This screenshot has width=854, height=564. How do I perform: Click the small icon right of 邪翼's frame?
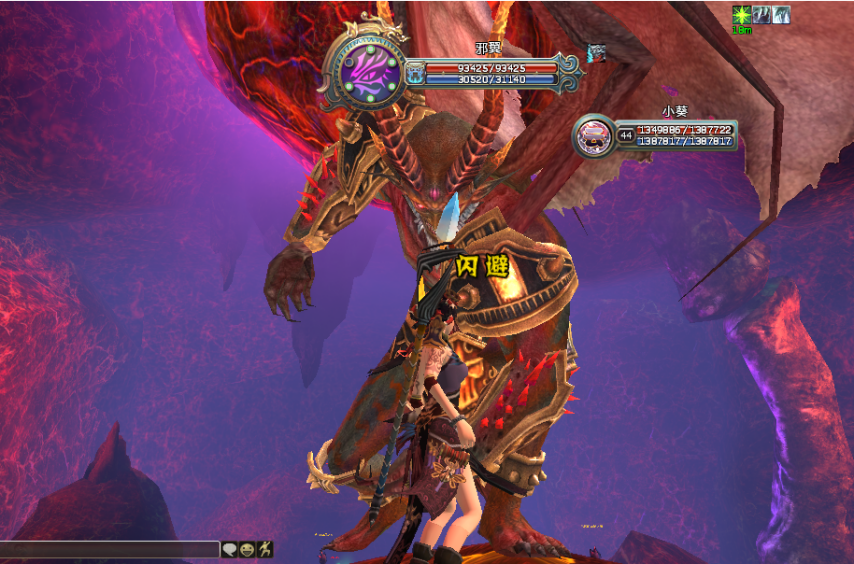[597, 53]
